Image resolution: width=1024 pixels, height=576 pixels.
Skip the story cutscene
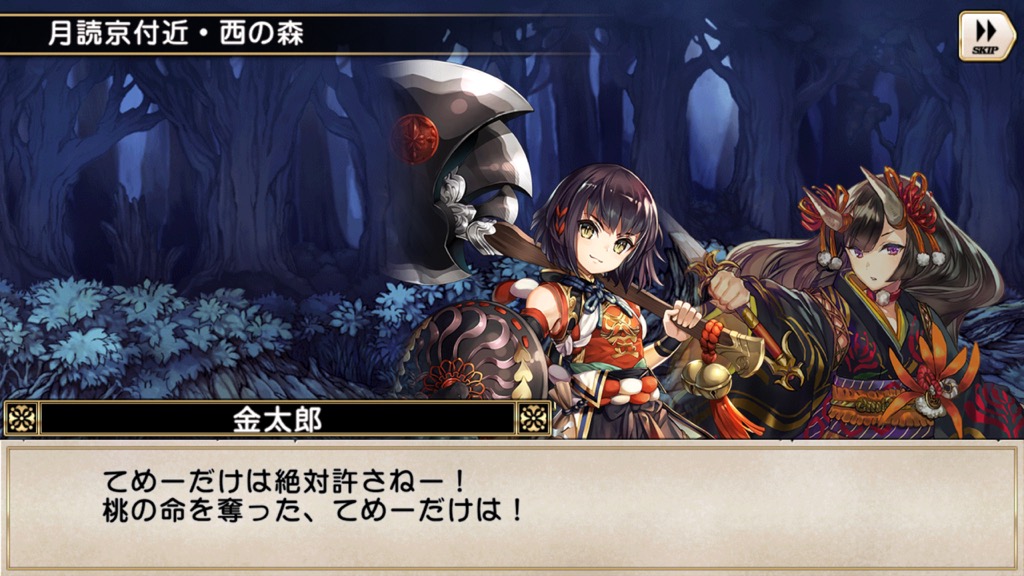click(986, 37)
